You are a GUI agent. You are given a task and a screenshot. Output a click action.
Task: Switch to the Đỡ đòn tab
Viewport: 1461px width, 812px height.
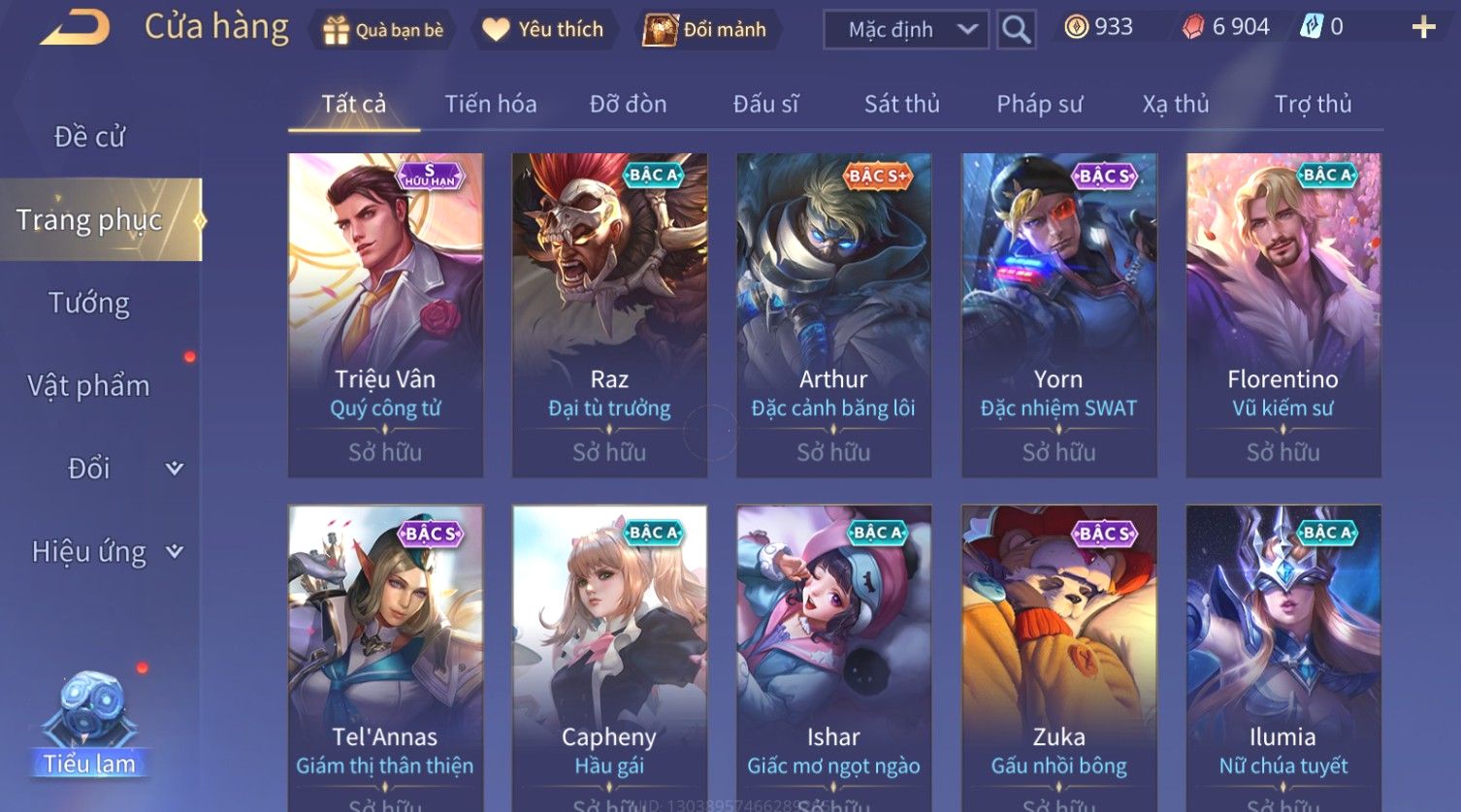coord(628,104)
